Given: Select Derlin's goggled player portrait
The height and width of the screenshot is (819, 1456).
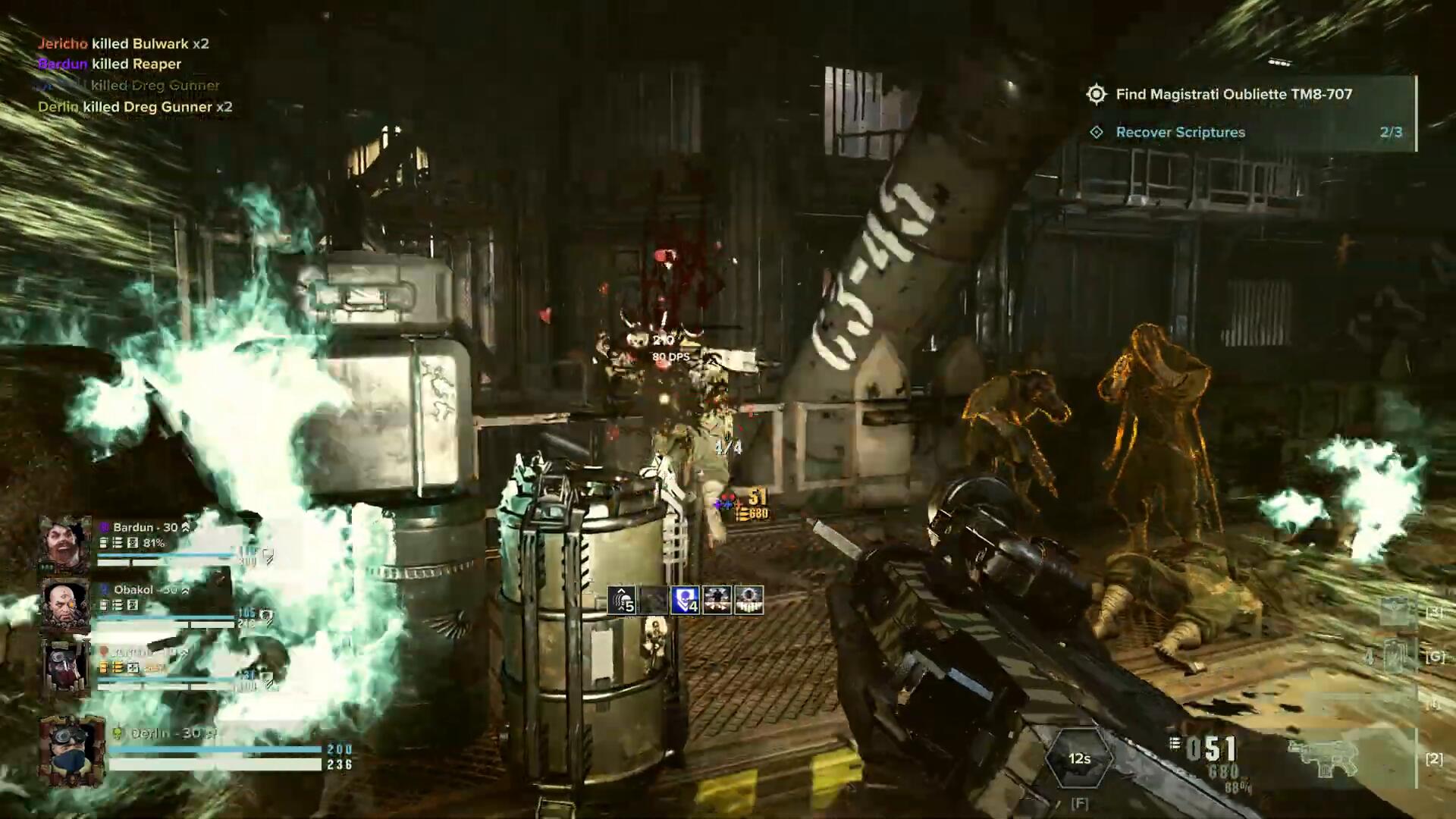Looking at the screenshot, I should click(71, 751).
